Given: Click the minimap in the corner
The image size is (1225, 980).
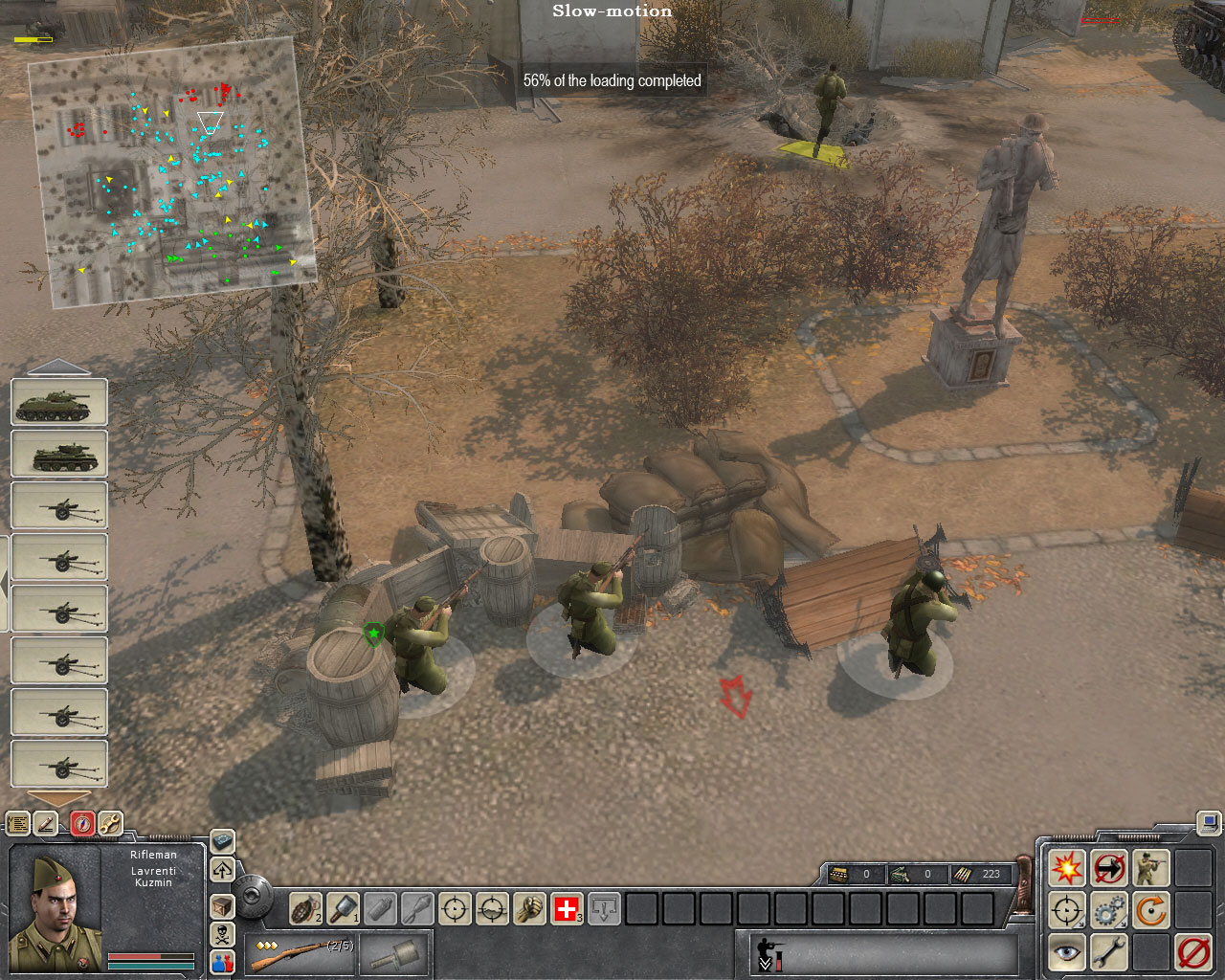Looking at the screenshot, I should (x=172, y=172).
